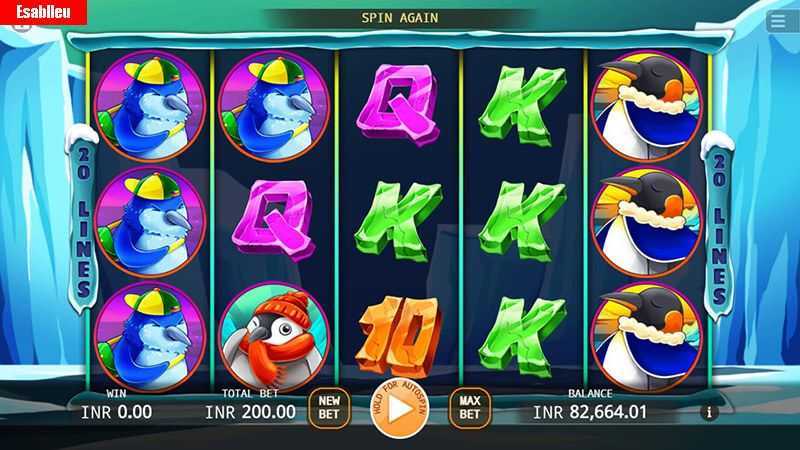The height and width of the screenshot is (450, 800).
Task: Open the info paytable icon
Action: 710,411
